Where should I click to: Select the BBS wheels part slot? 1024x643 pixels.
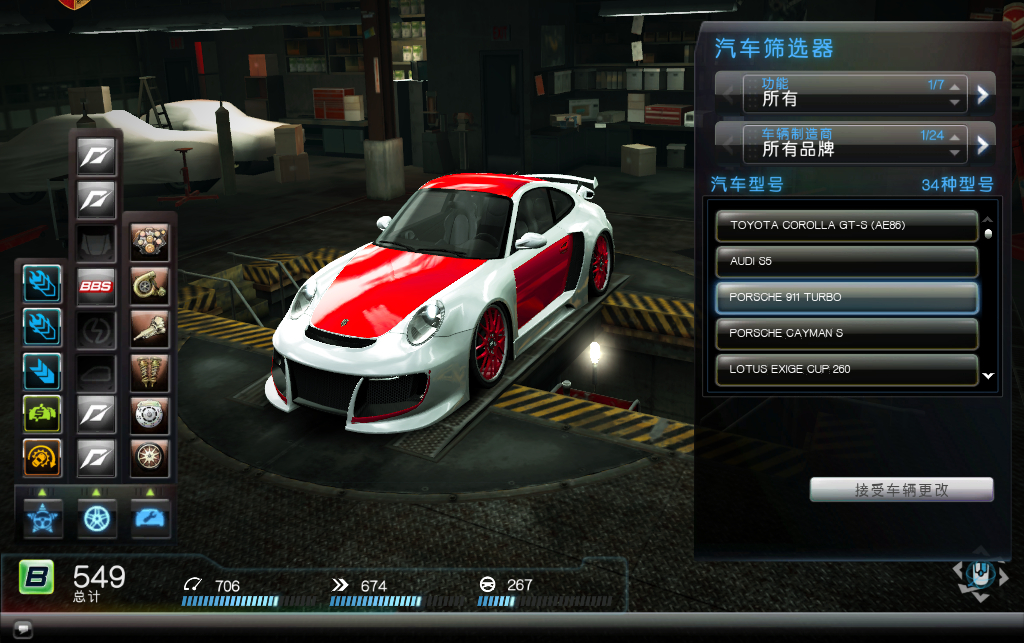(x=97, y=286)
